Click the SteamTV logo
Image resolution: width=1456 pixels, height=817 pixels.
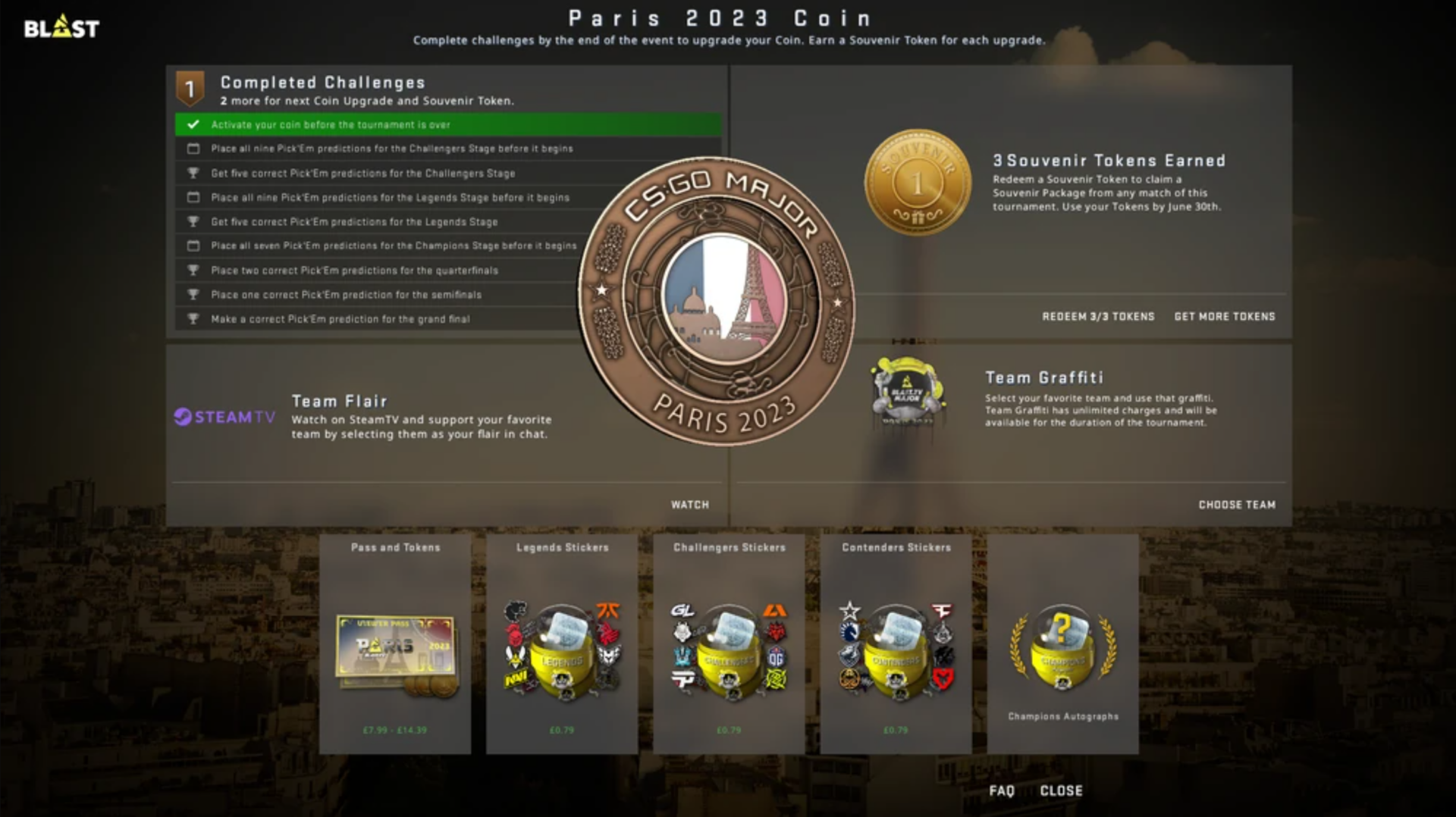point(224,417)
